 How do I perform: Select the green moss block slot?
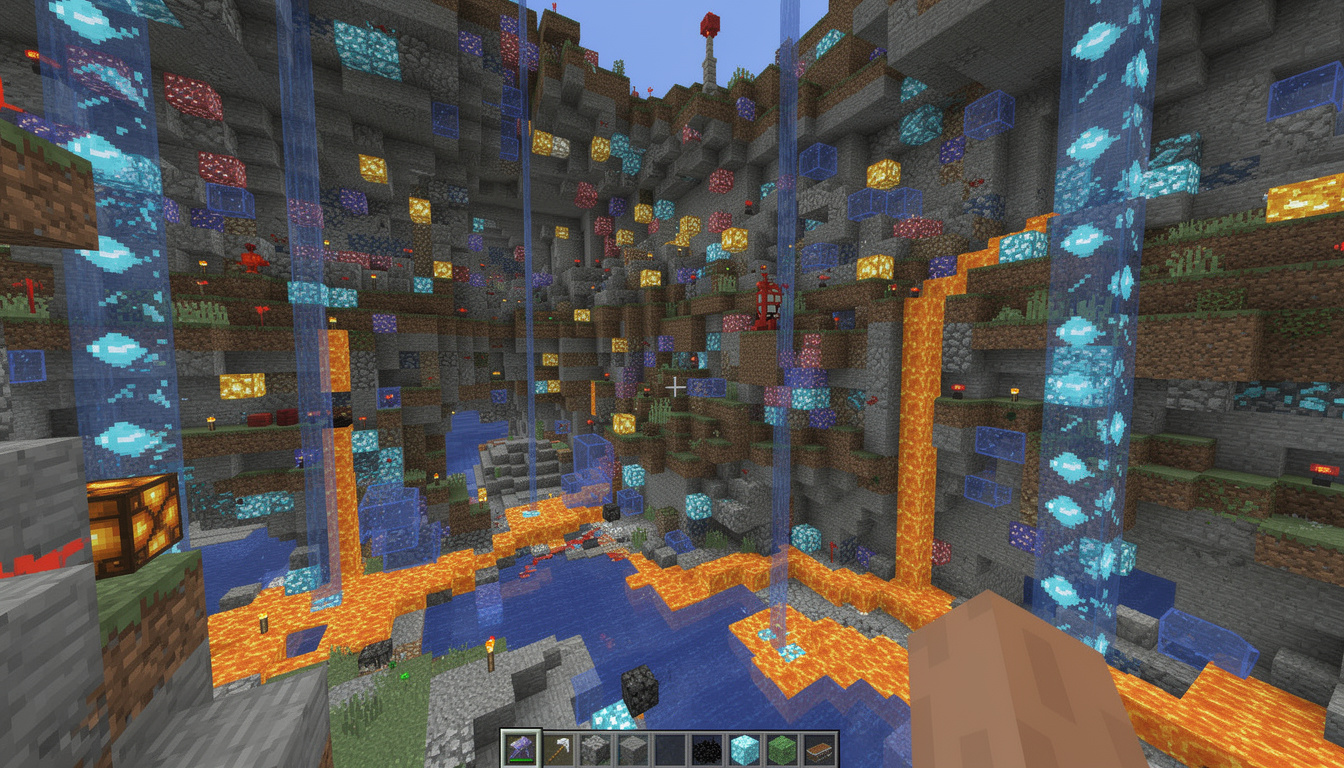781,749
